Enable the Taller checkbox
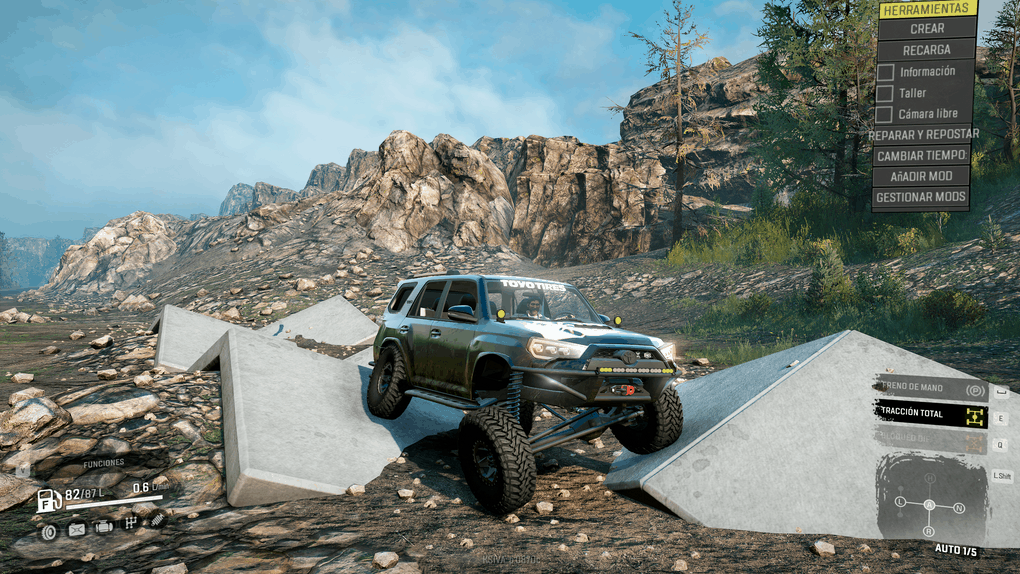This screenshot has width=1020, height=574. [885, 93]
